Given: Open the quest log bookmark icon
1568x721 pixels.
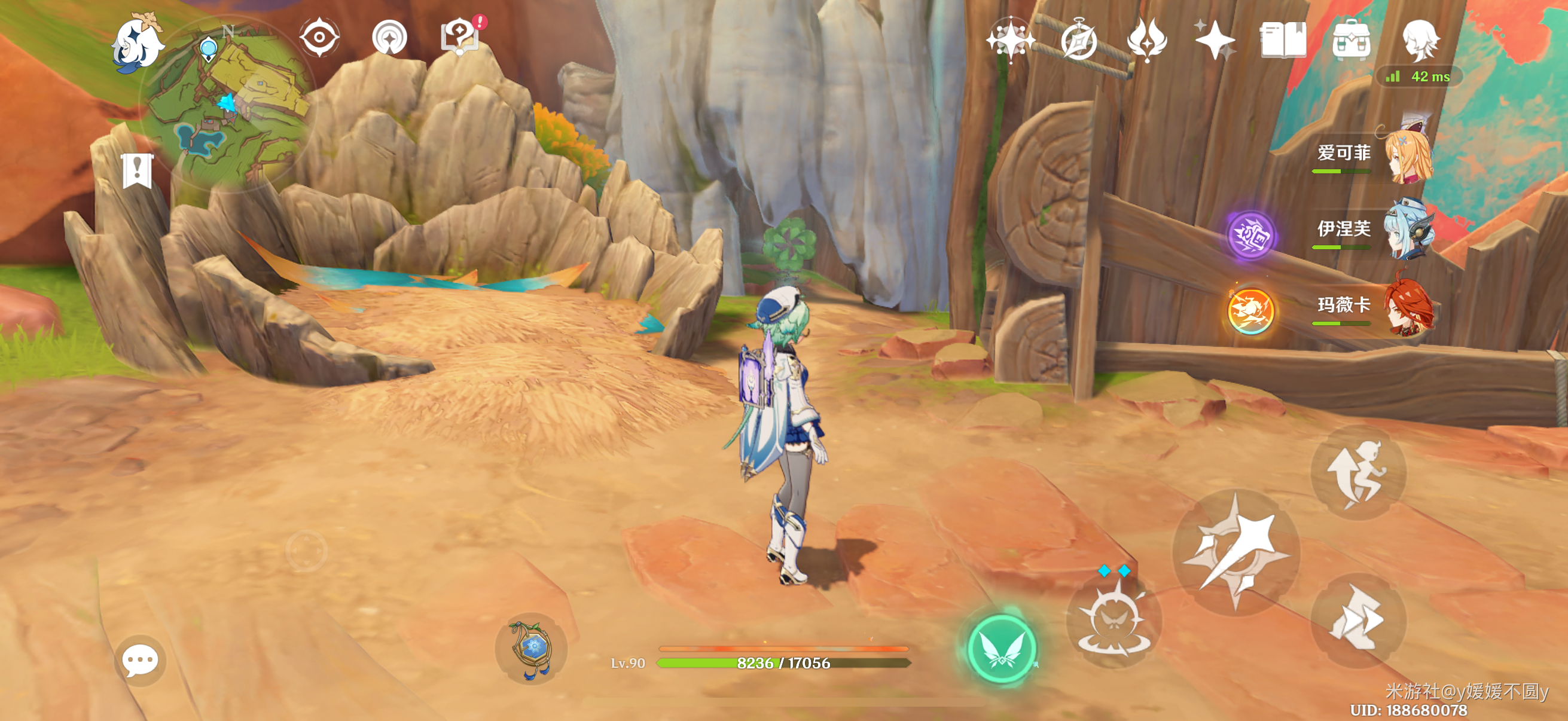Looking at the screenshot, I should point(137,170).
